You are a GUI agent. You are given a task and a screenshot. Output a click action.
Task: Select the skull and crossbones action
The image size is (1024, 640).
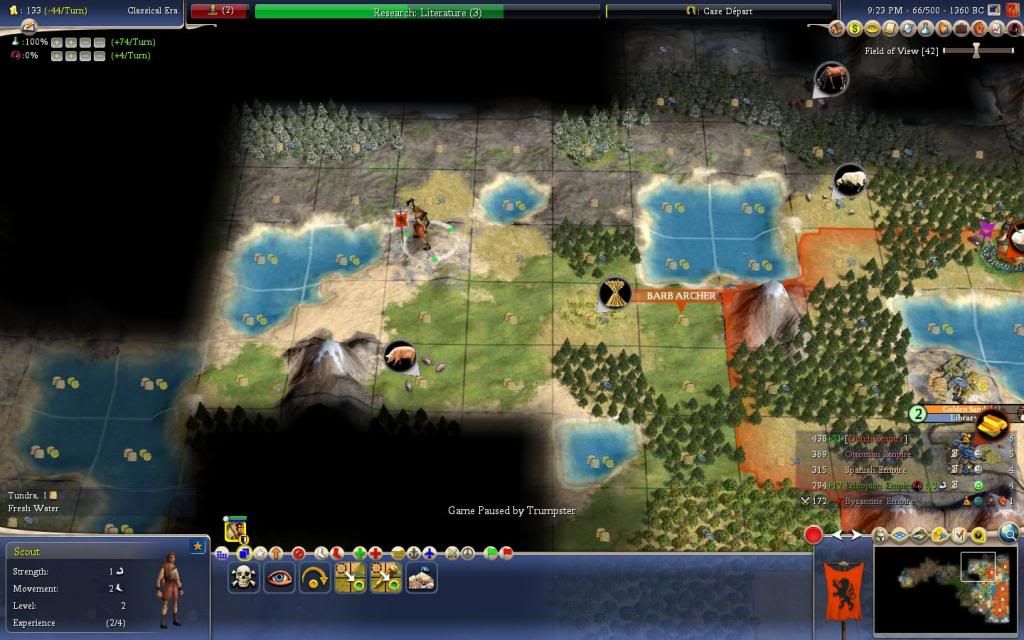coord(243,578)
